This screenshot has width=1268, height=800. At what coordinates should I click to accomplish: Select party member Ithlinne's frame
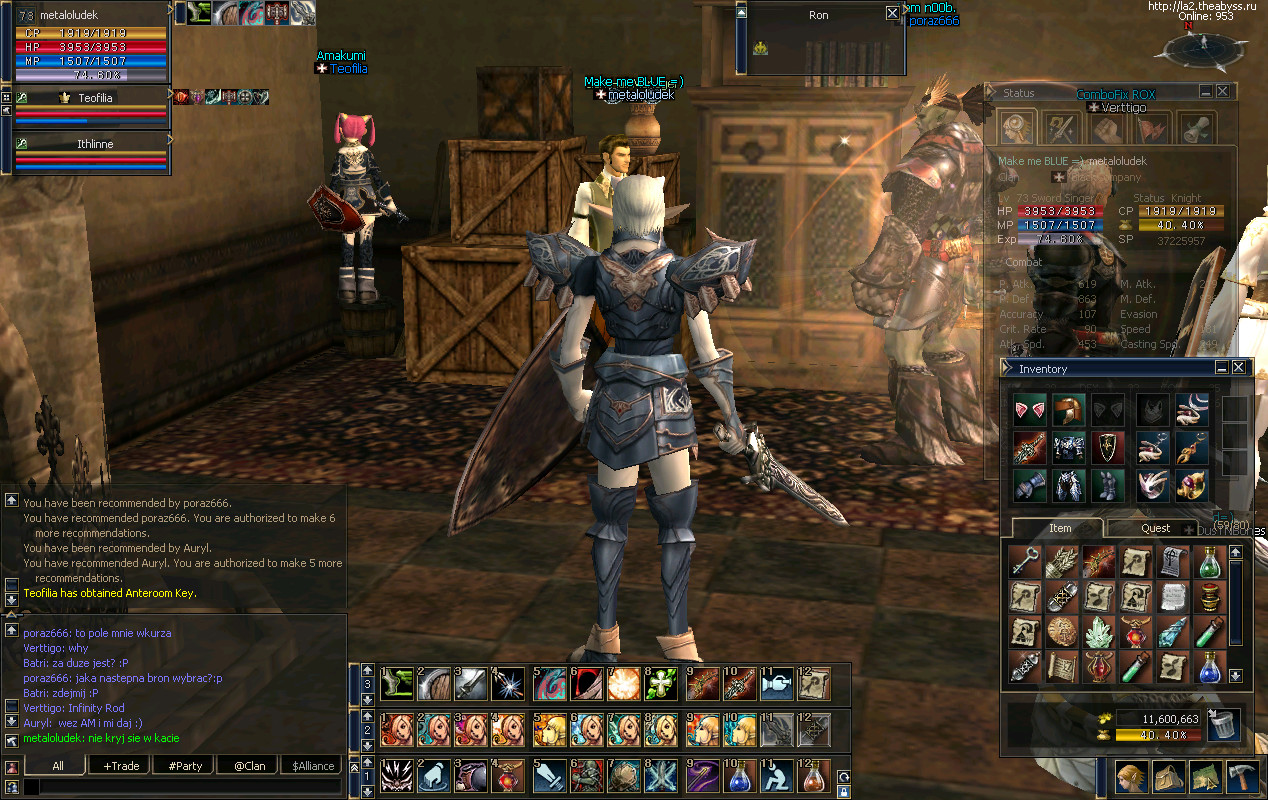(x=95, y=144)
